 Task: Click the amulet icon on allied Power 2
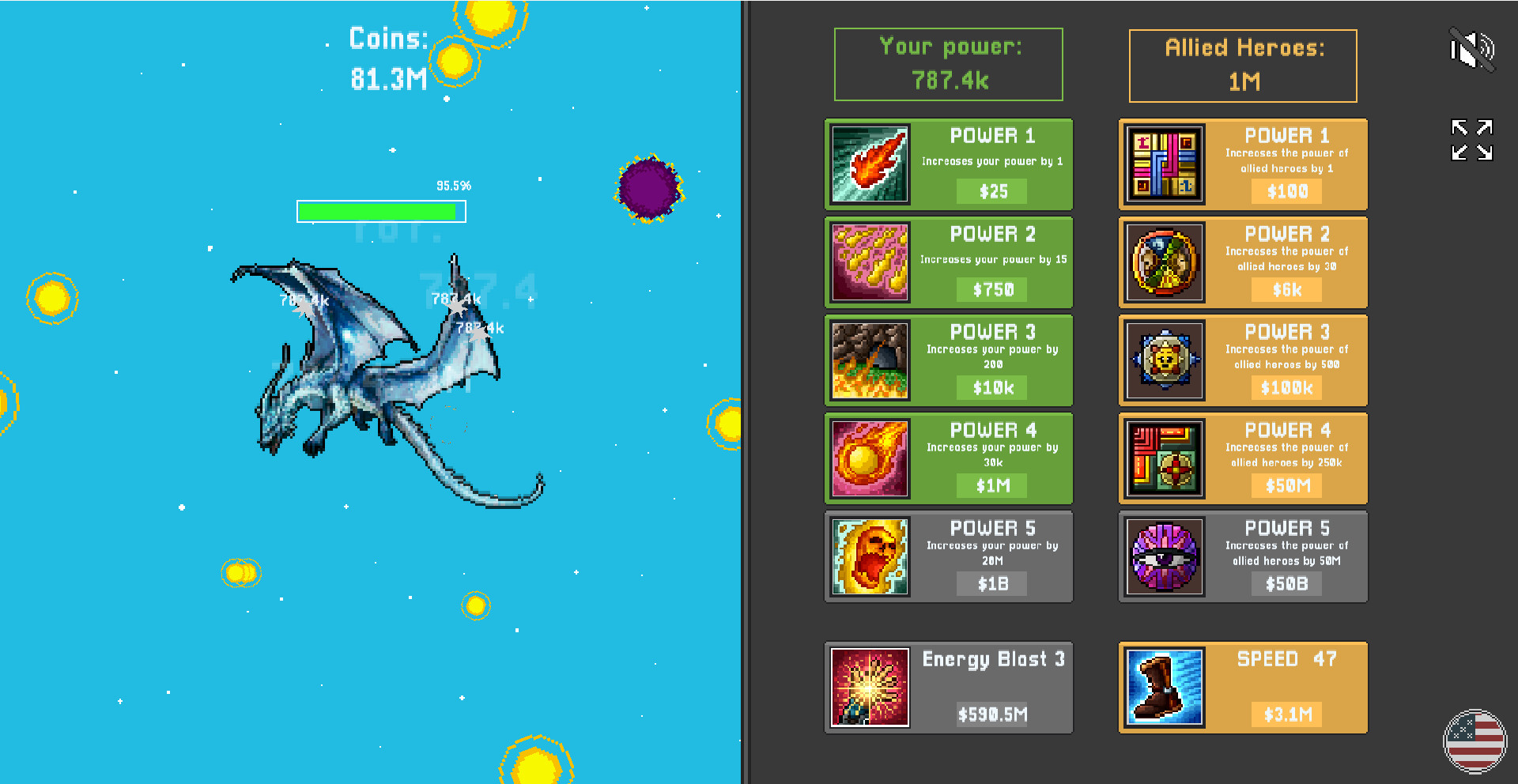1164,262
